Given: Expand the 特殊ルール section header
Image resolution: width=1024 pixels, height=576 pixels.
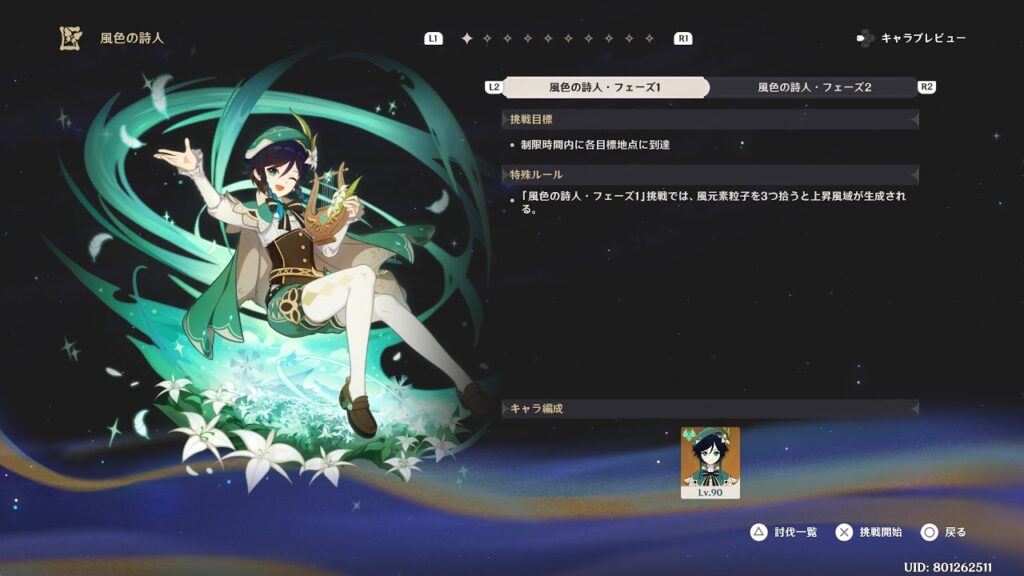Looking at the screenshot, I should [710, 175].
